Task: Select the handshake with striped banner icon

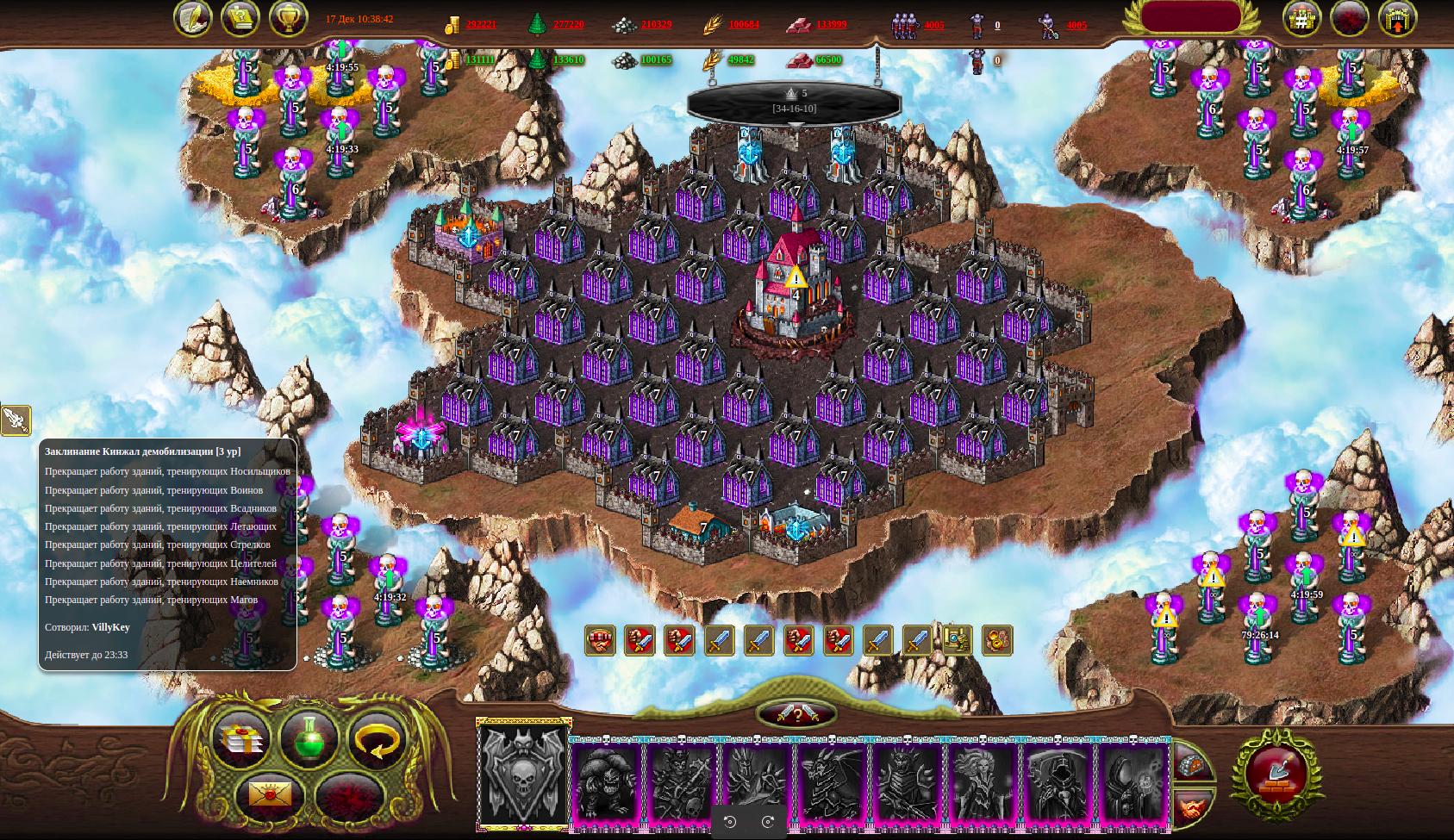Action: (600, 641)
